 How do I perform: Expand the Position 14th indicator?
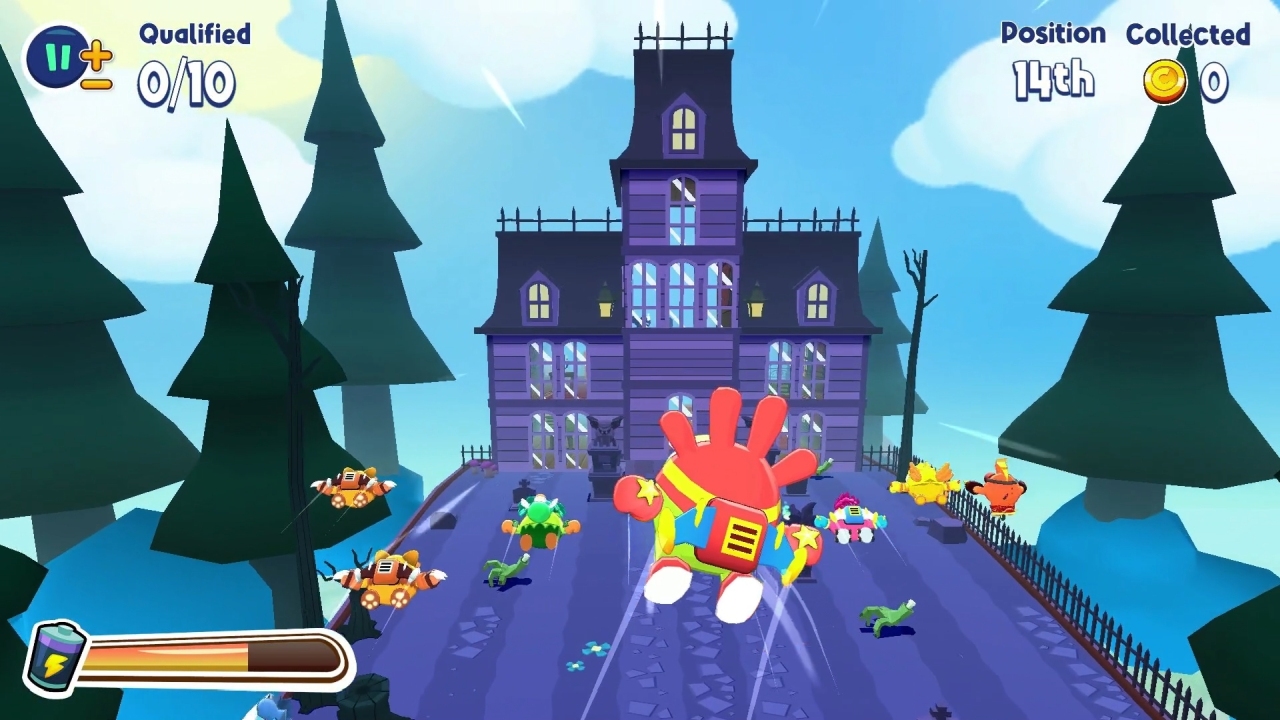click(1053, 55)
